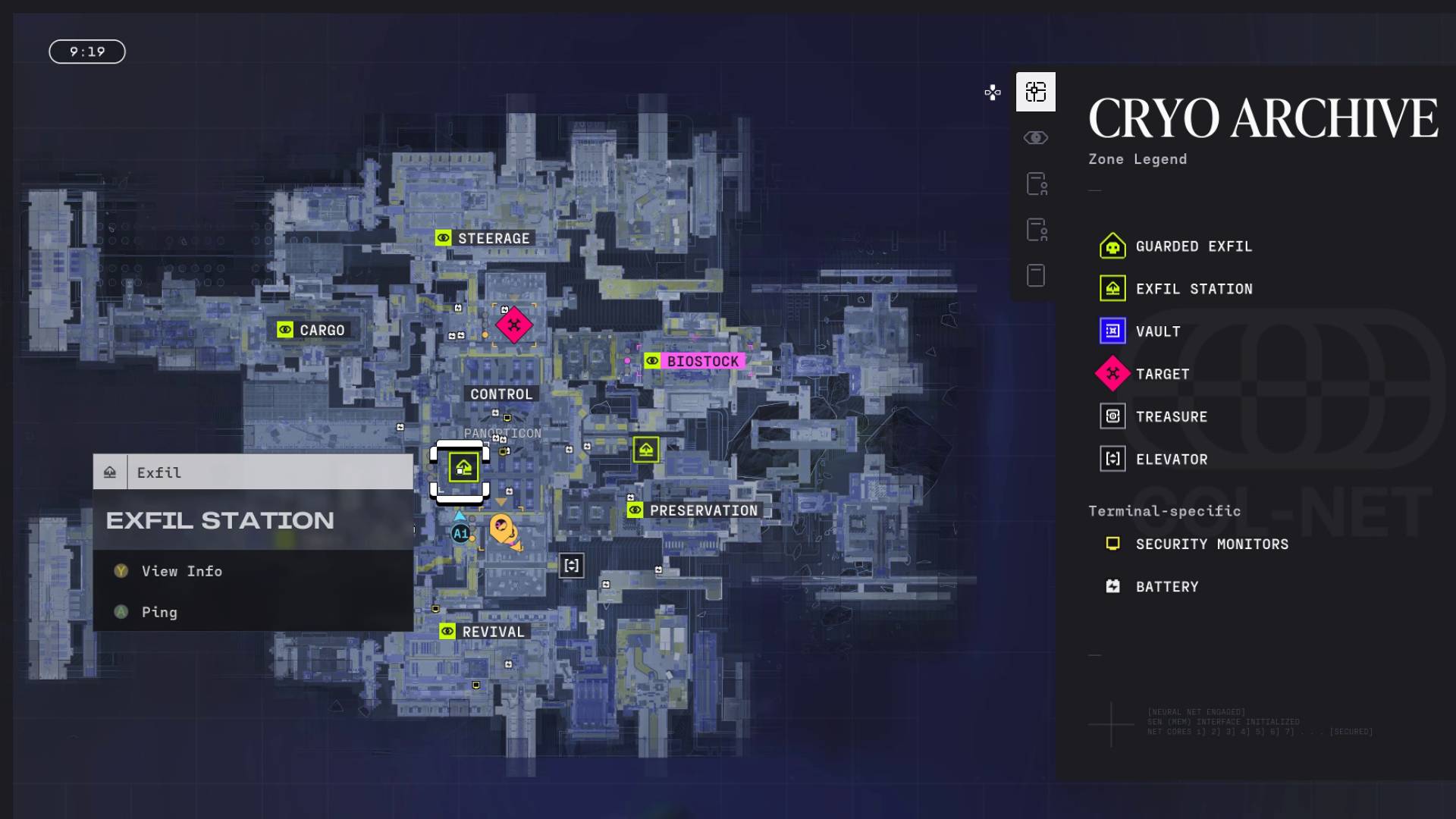Toggle the eye visibility icon in the right sidebar
Screen dimensions: 1456x819
pos(1036,137)
